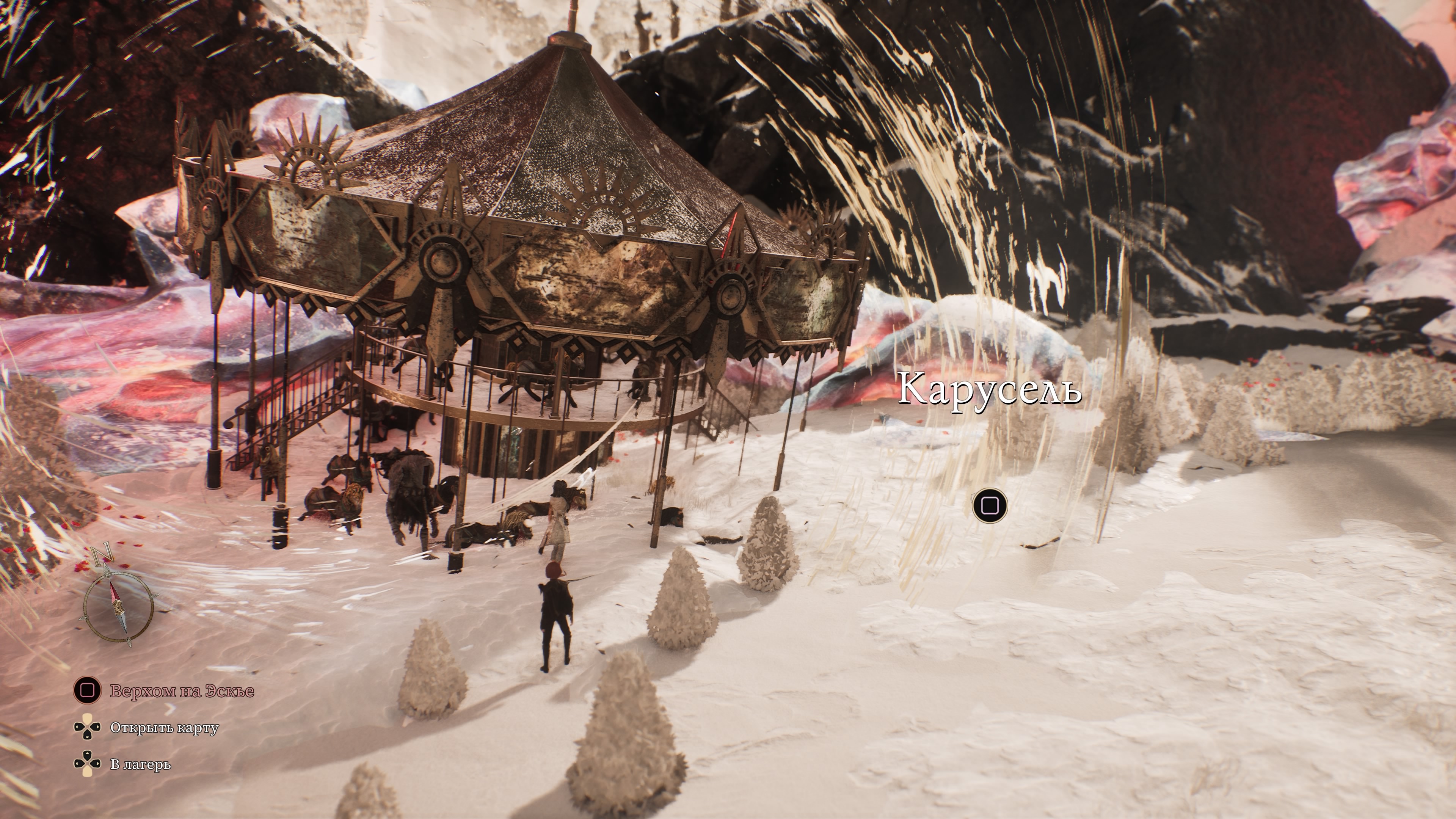Select the "Открыть карту" action label
The width and height of the screenshot is (1456, 819).
click(164, 728)
